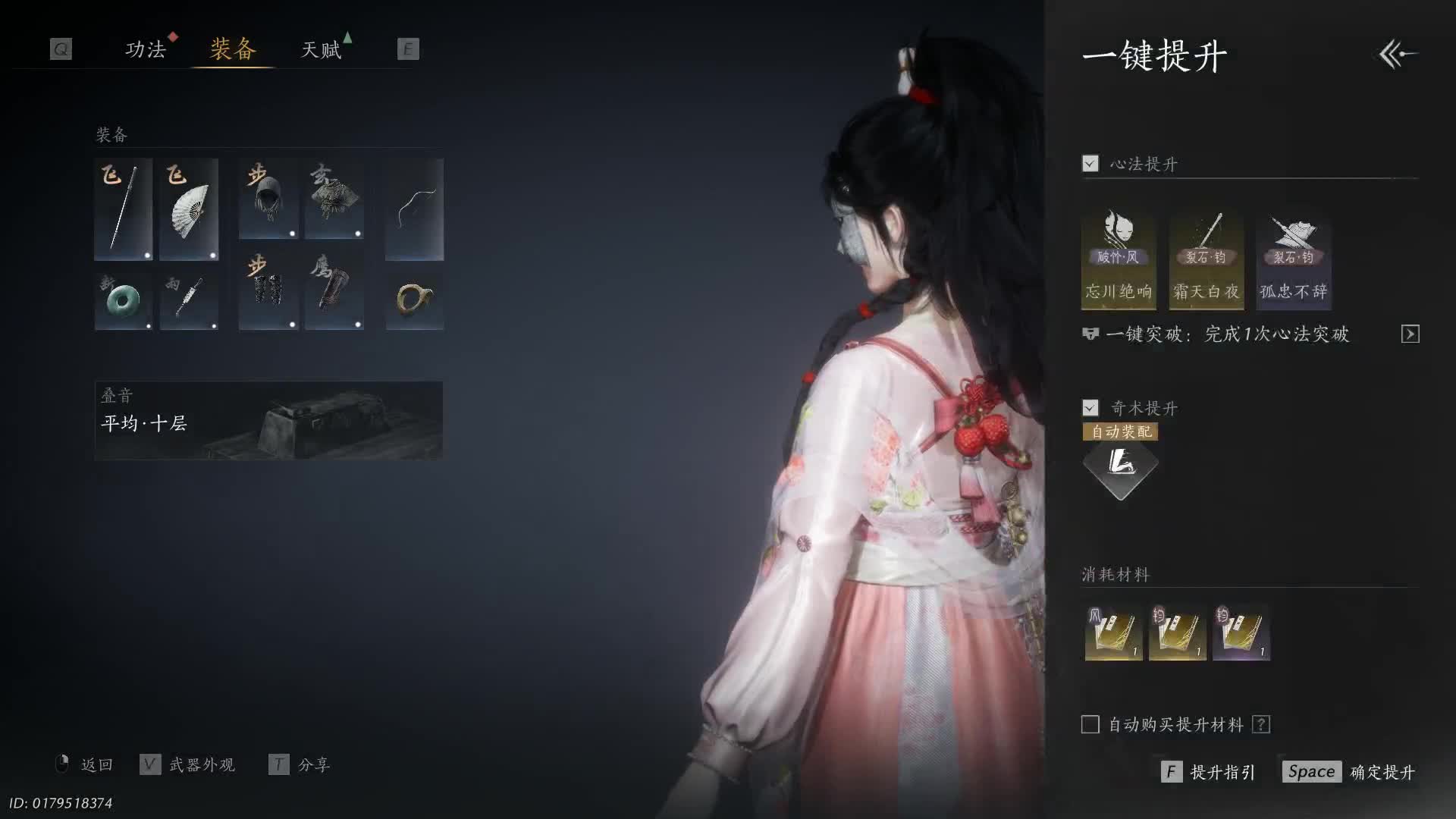1456x819 pixels.
Task: Toggle the 奇术提升 checkbox
Action: point(1090,408)
